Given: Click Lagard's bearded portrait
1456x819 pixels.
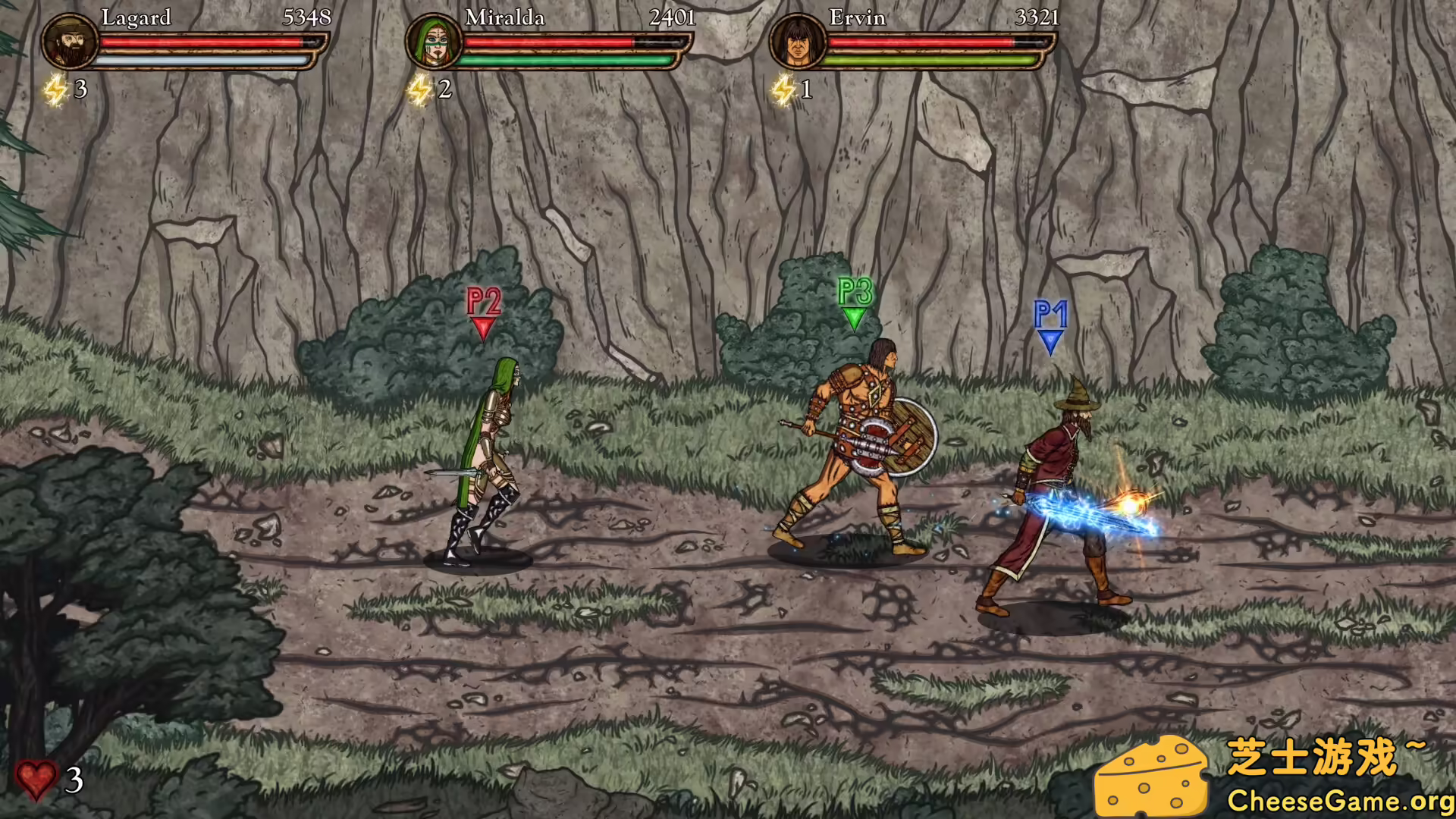Looking at the screenshot, I should pos(70,41).
